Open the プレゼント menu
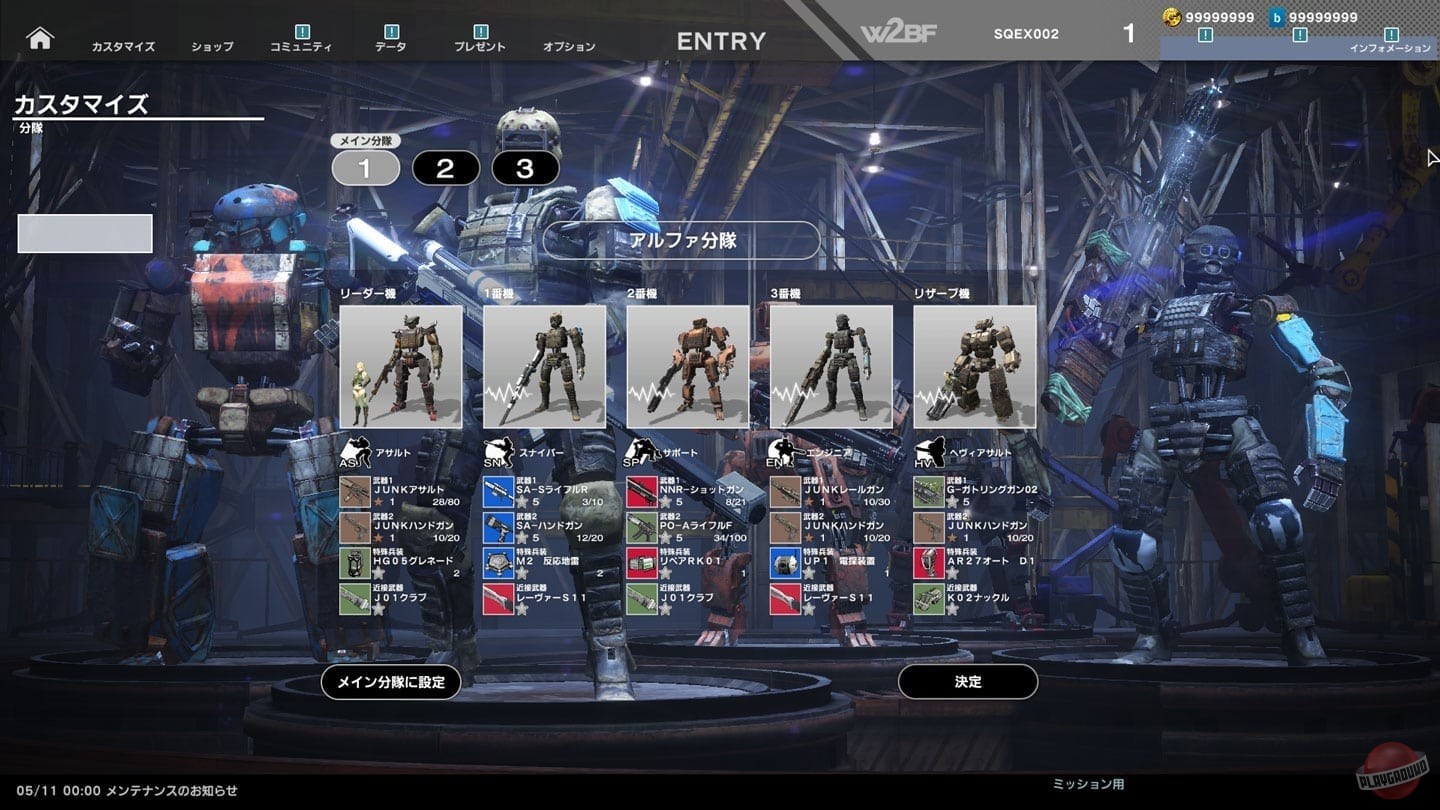This screenshot has height=810, width=1440. (480, 45)
